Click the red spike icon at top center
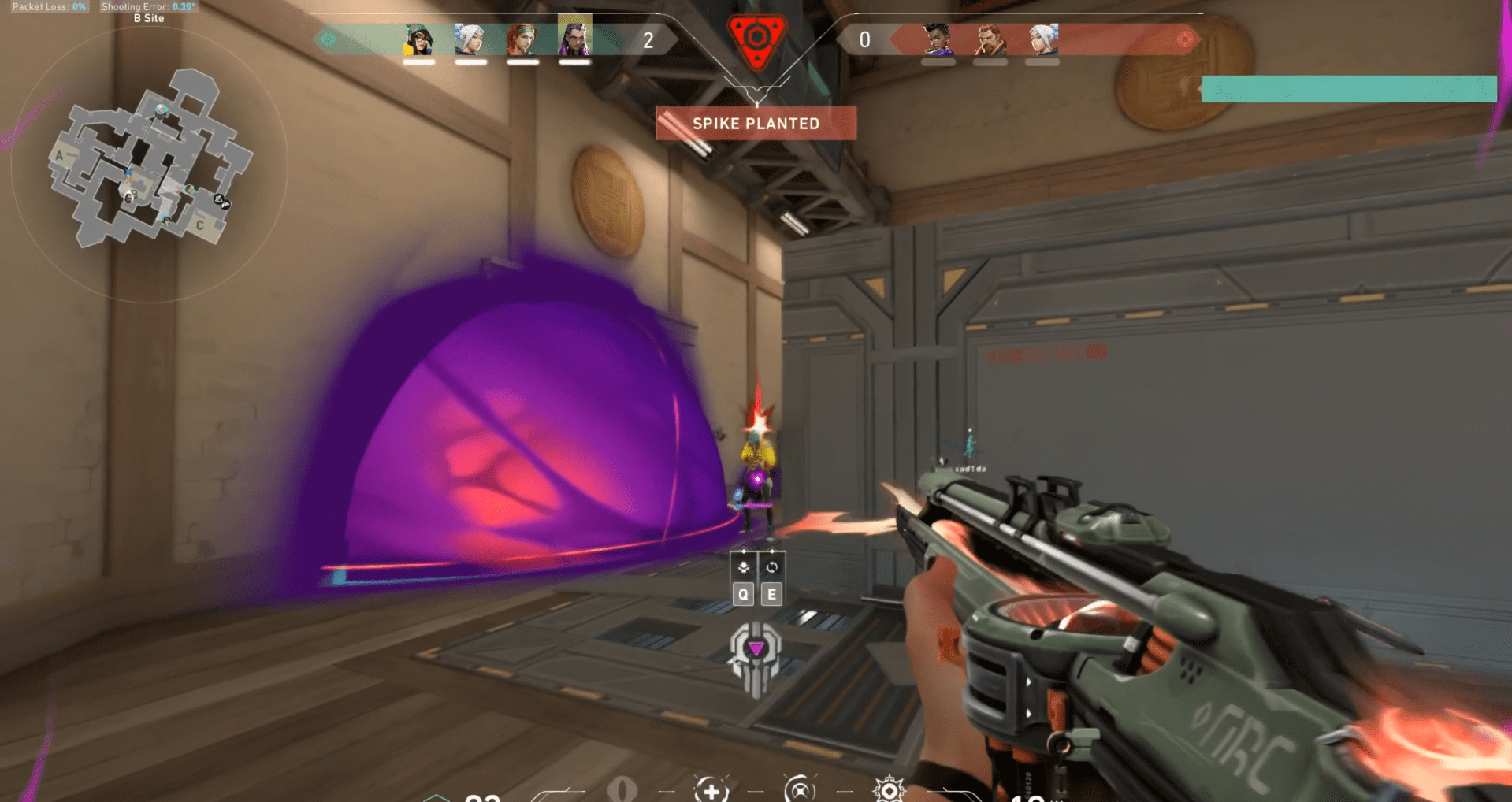The width and height of the screenshot is (1512, 802). (x=756, y=39)
